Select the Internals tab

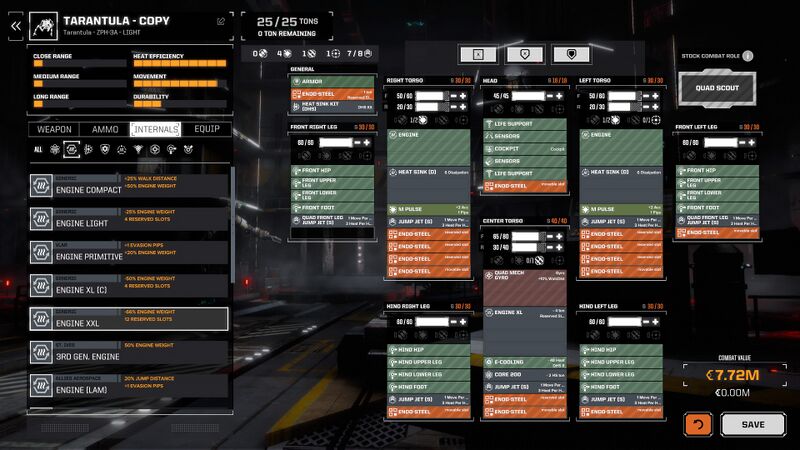155,129
